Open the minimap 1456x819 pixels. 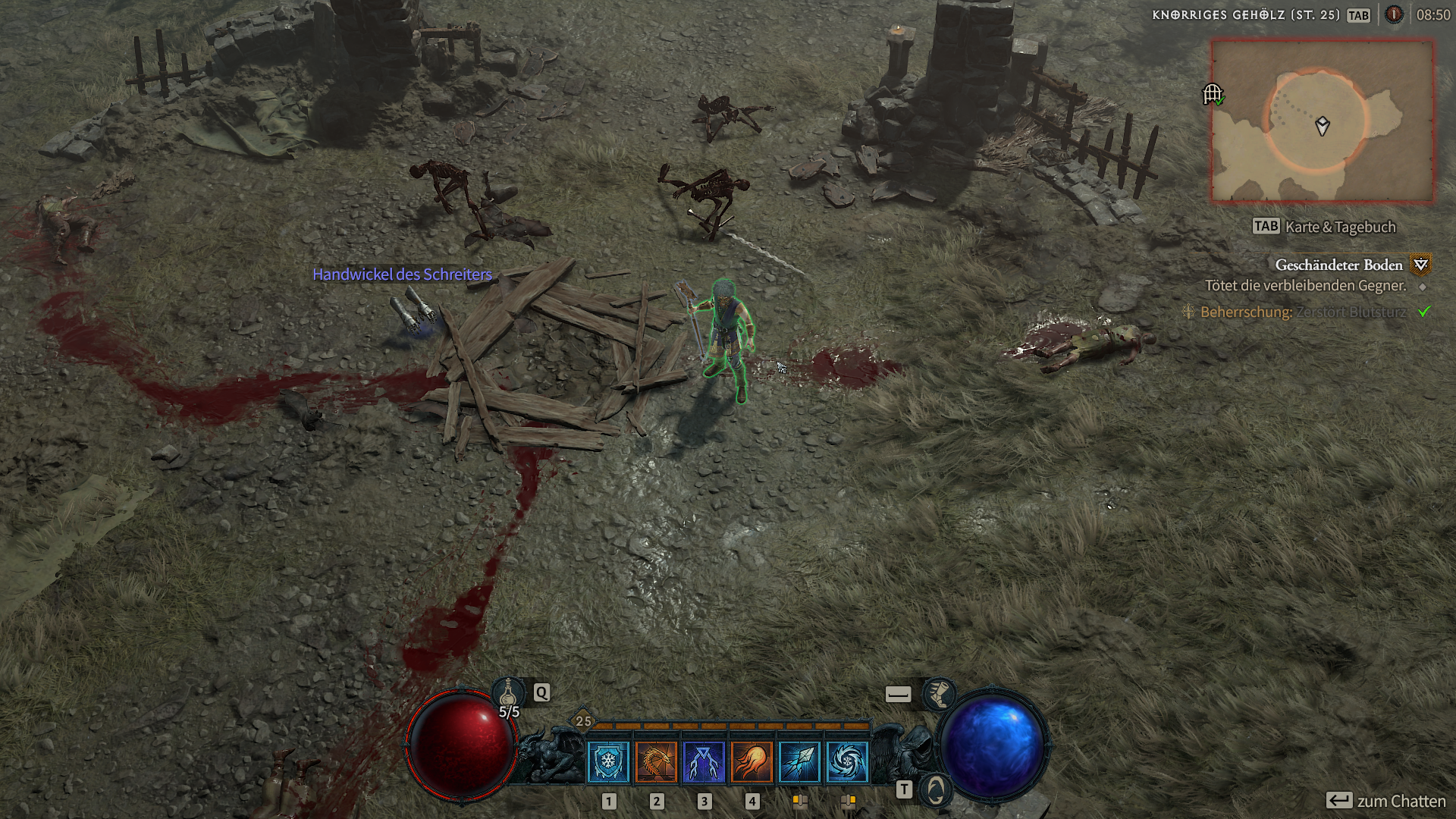[x=1322, y=121]
